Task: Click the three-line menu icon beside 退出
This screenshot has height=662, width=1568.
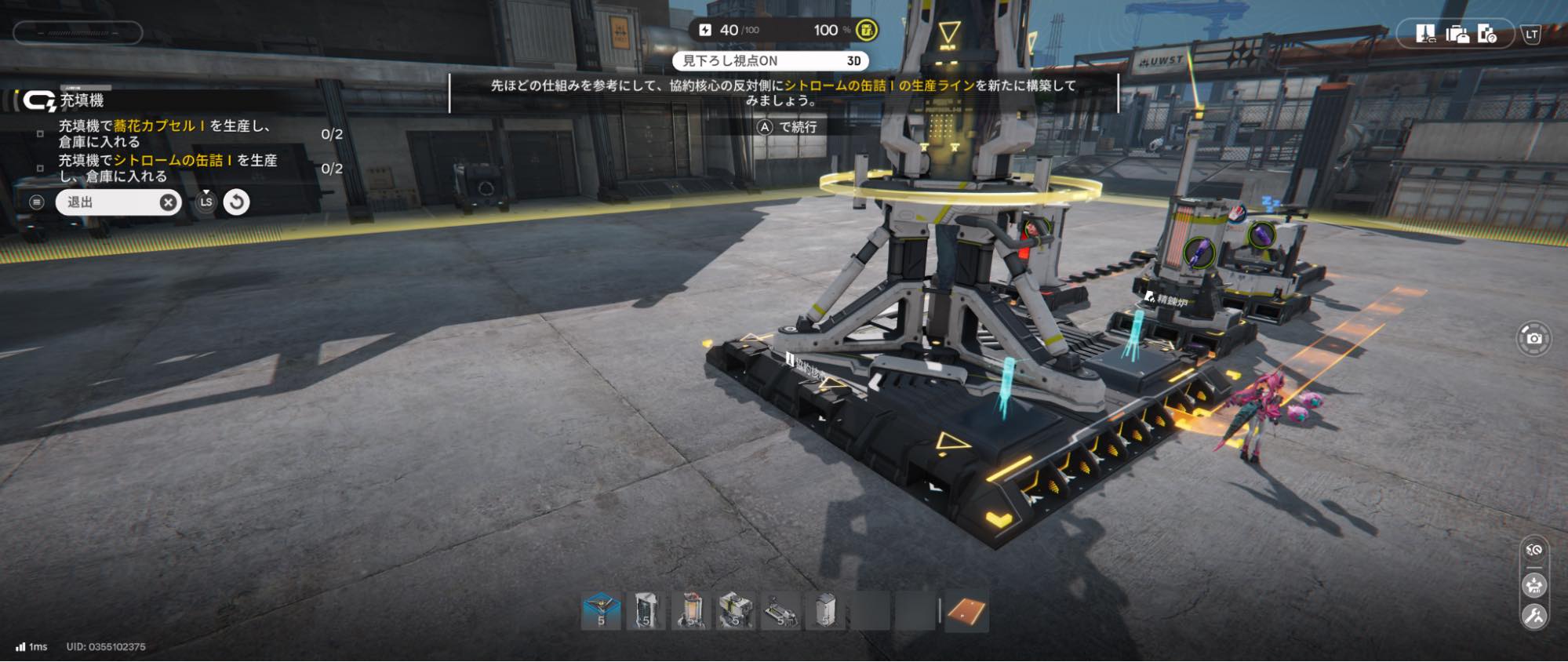Action: (36, 202)
